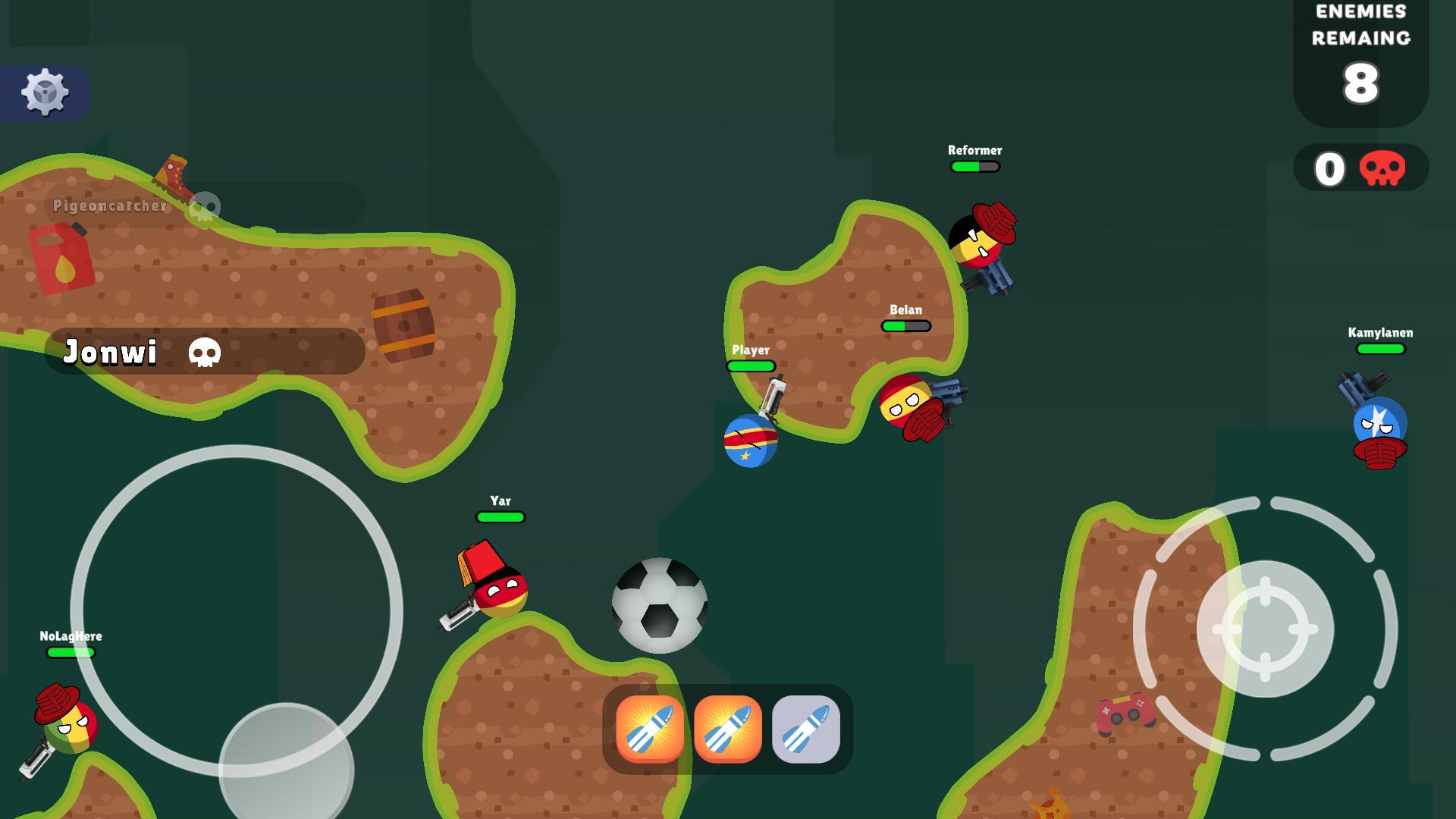The width and height of the screenshot is (1456, 819).
Task: Click the Kamylanen name label
Action: 1380,332
